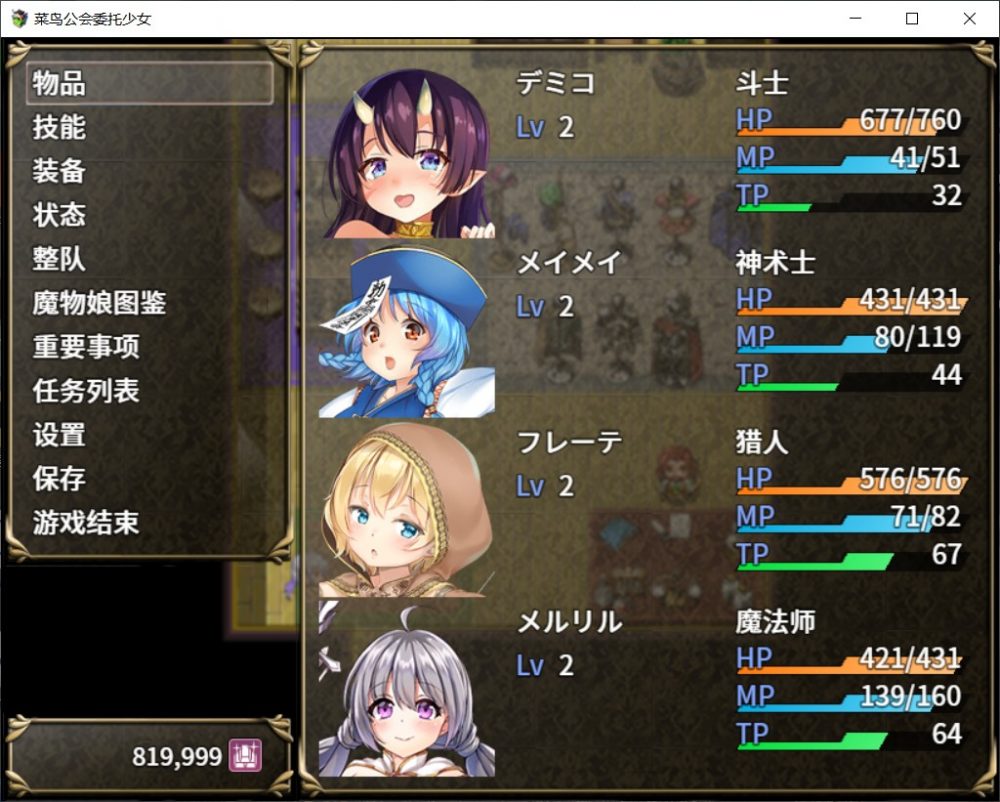Choose the 状态 status entry
This screenshot has height=802, width=1000.
tap(150, 216)
